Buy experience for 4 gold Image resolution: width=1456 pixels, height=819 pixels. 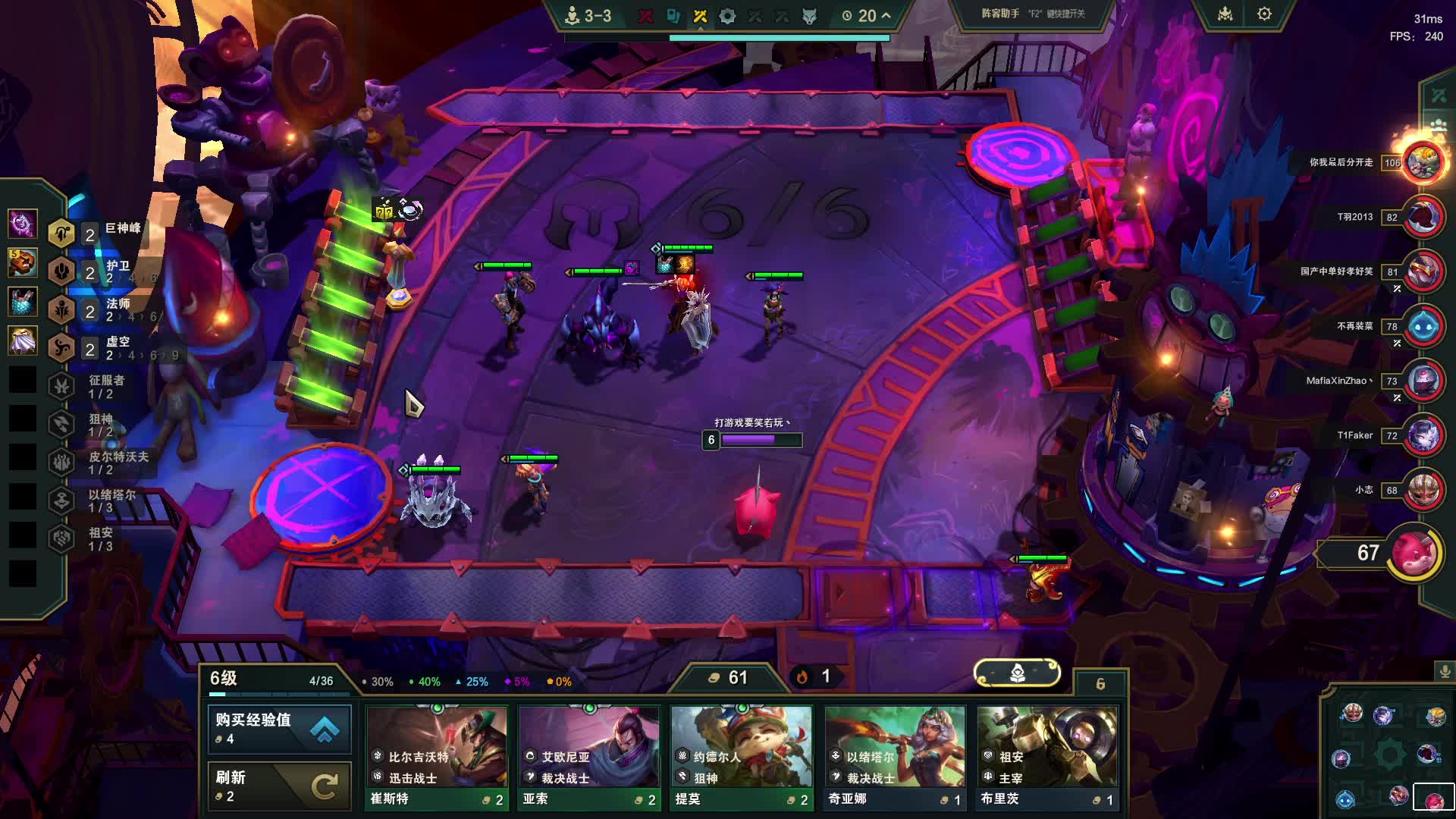[279, 728]
